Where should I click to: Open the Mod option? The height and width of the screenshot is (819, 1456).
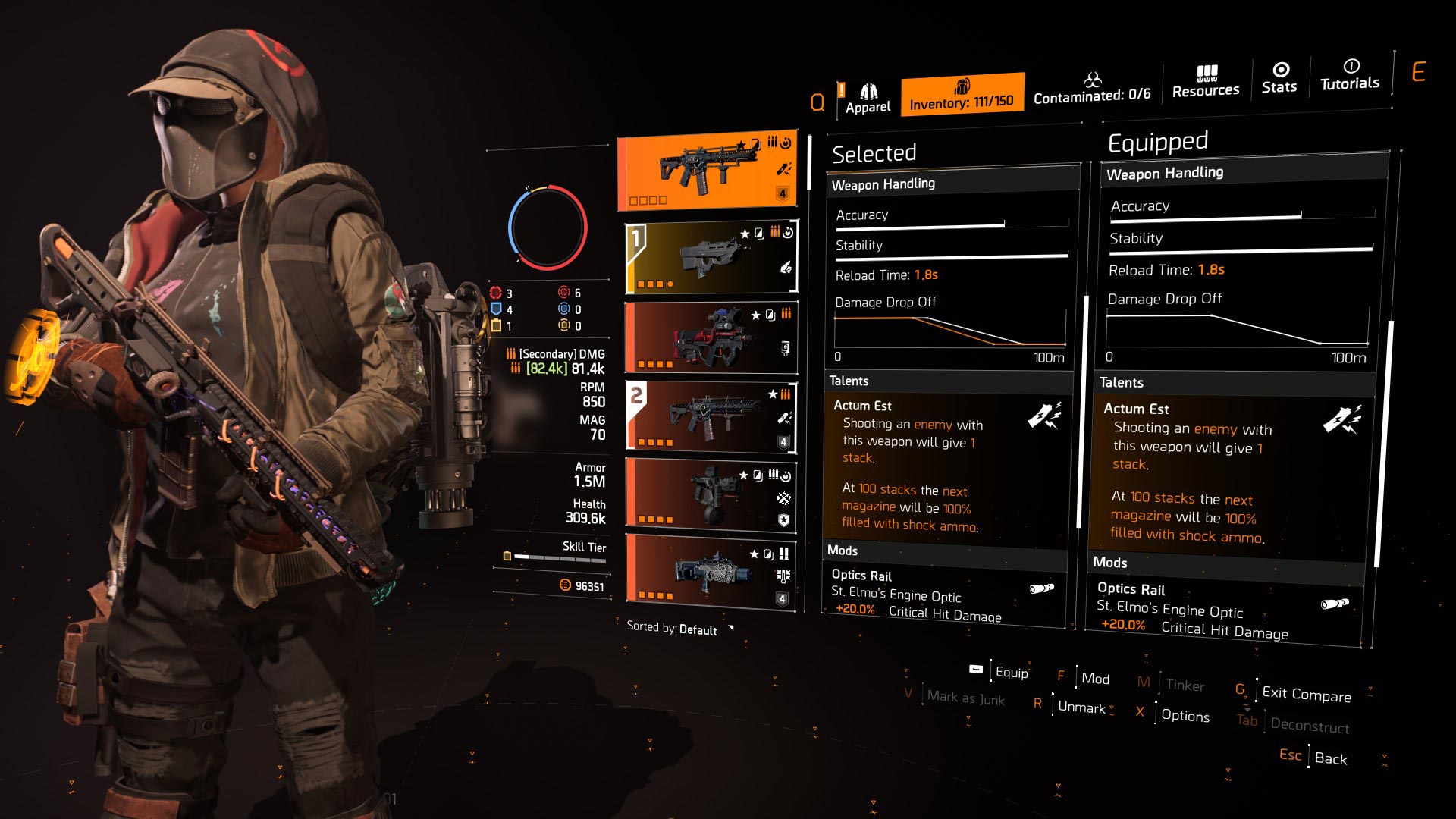click(x=1095, y=679)
